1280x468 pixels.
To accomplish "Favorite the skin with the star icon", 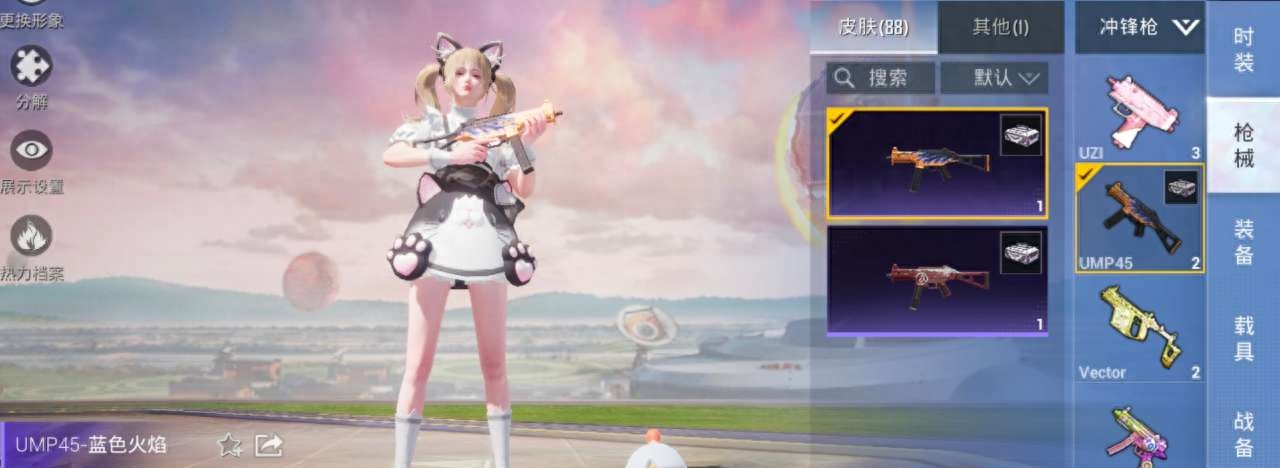I will [229, 444].
